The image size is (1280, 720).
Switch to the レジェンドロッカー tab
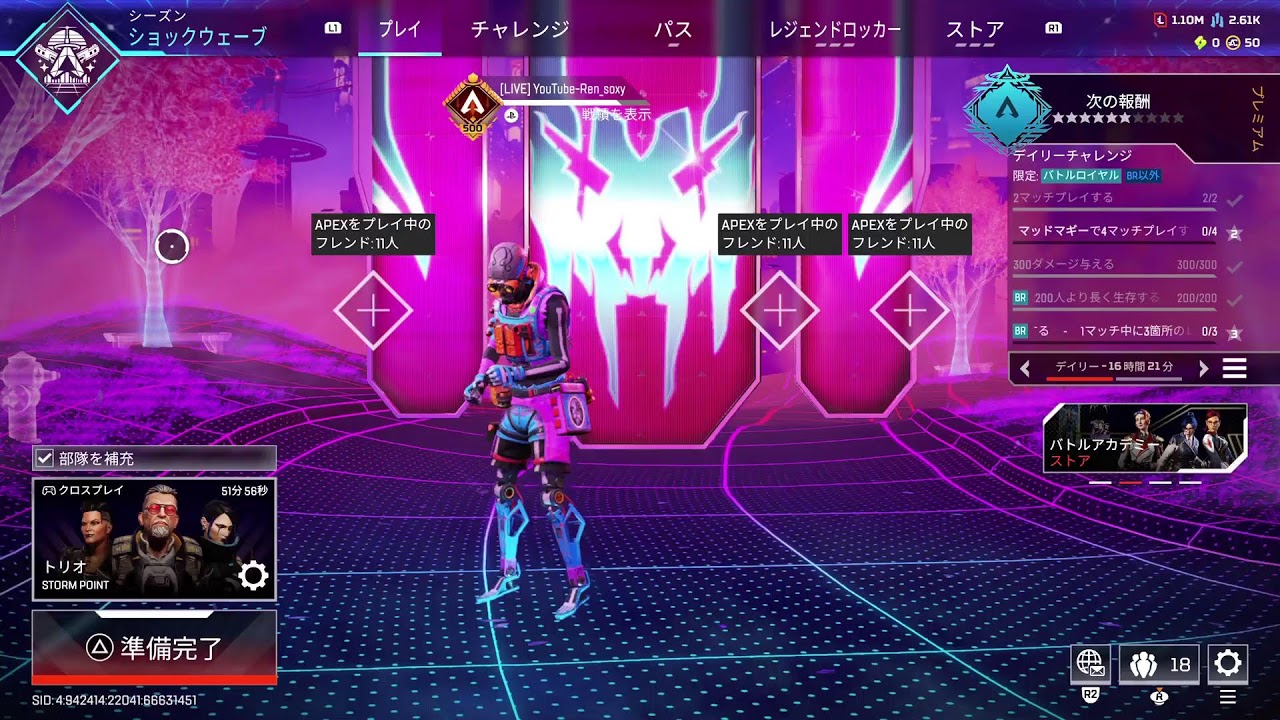click(833, 30)
